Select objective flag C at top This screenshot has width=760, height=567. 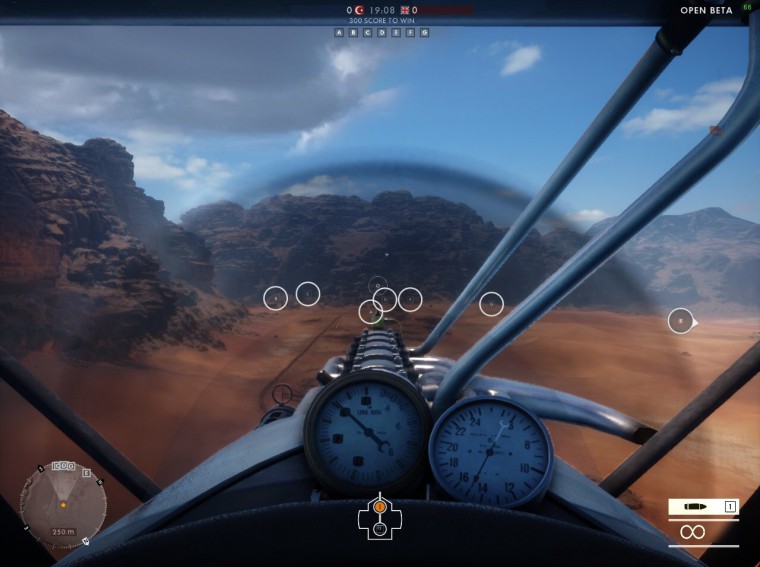pyautogui.click(x=367, y=32)
